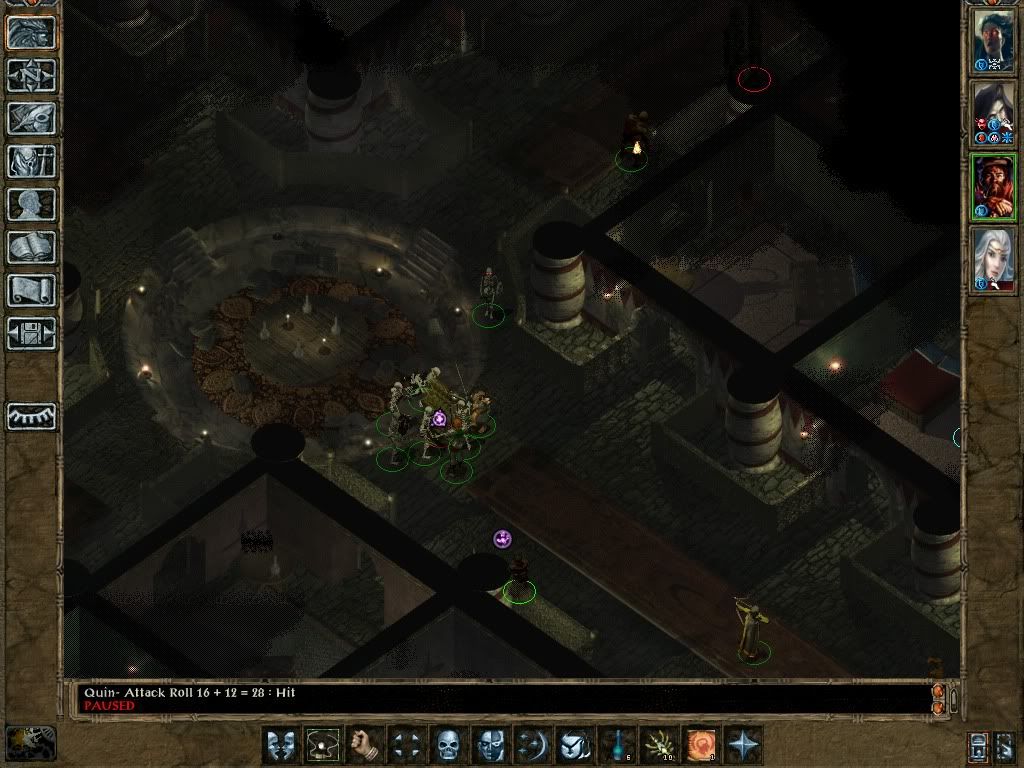Screen dimensions: 1024x768
Task: Open the inventory screen
Action: click(x=32, y=161)
